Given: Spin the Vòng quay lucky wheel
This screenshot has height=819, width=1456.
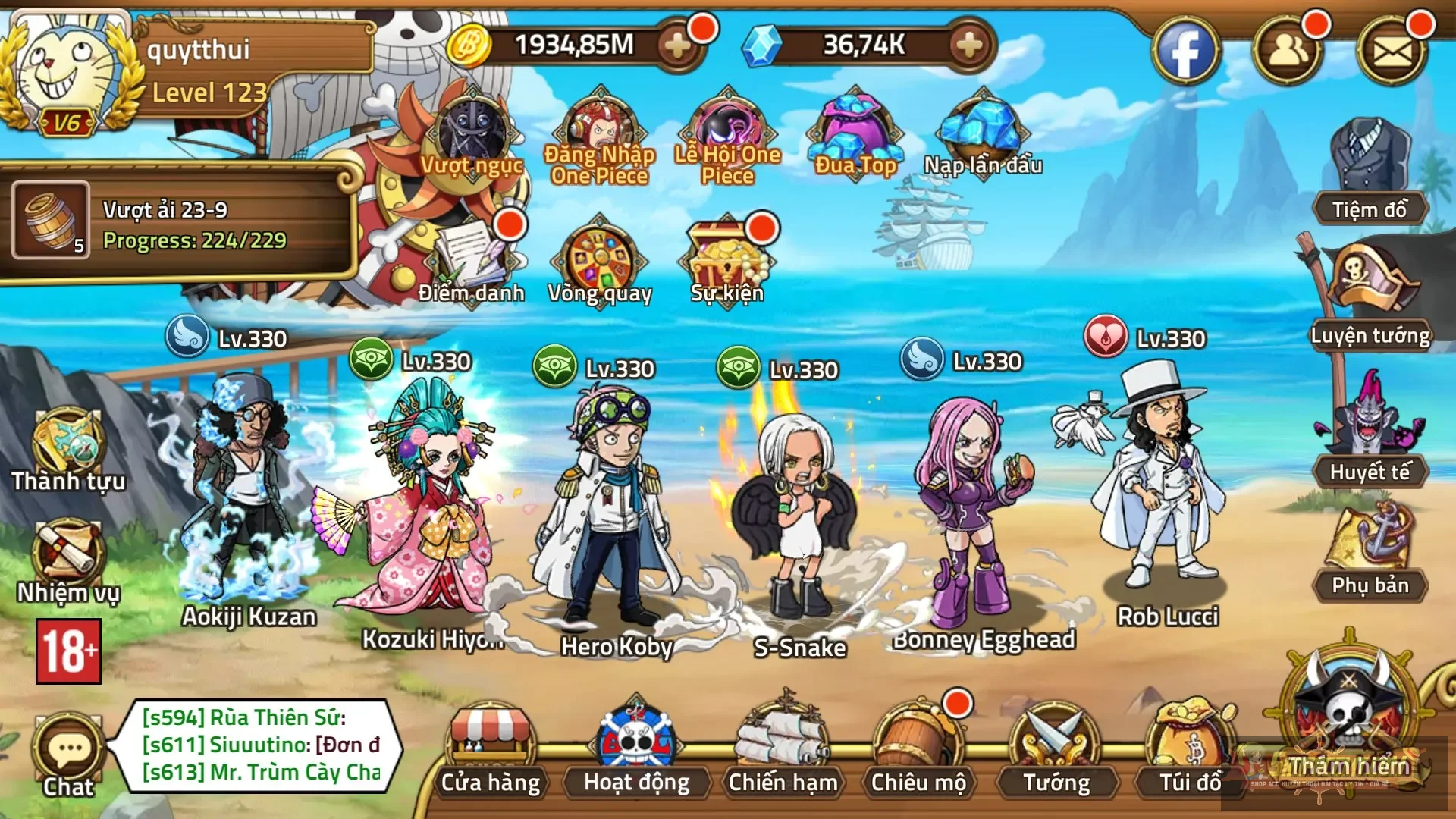Looking at the screenshot, I should coord(599,258).
